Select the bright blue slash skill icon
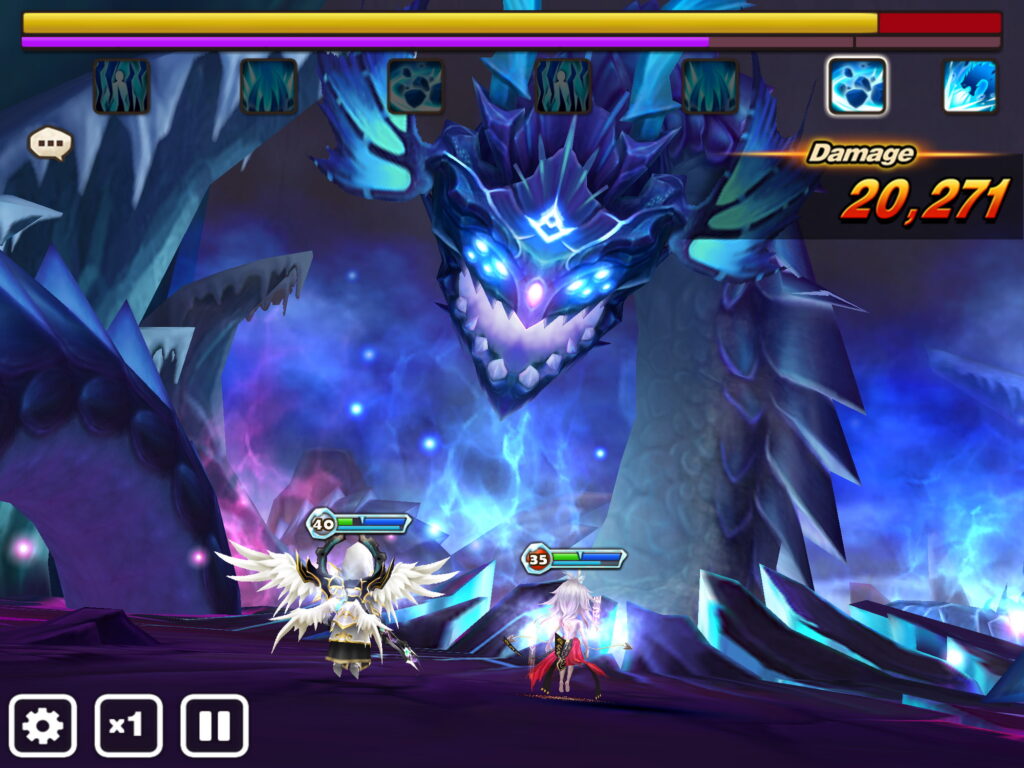1024x768 pixels. pos(969,86)
